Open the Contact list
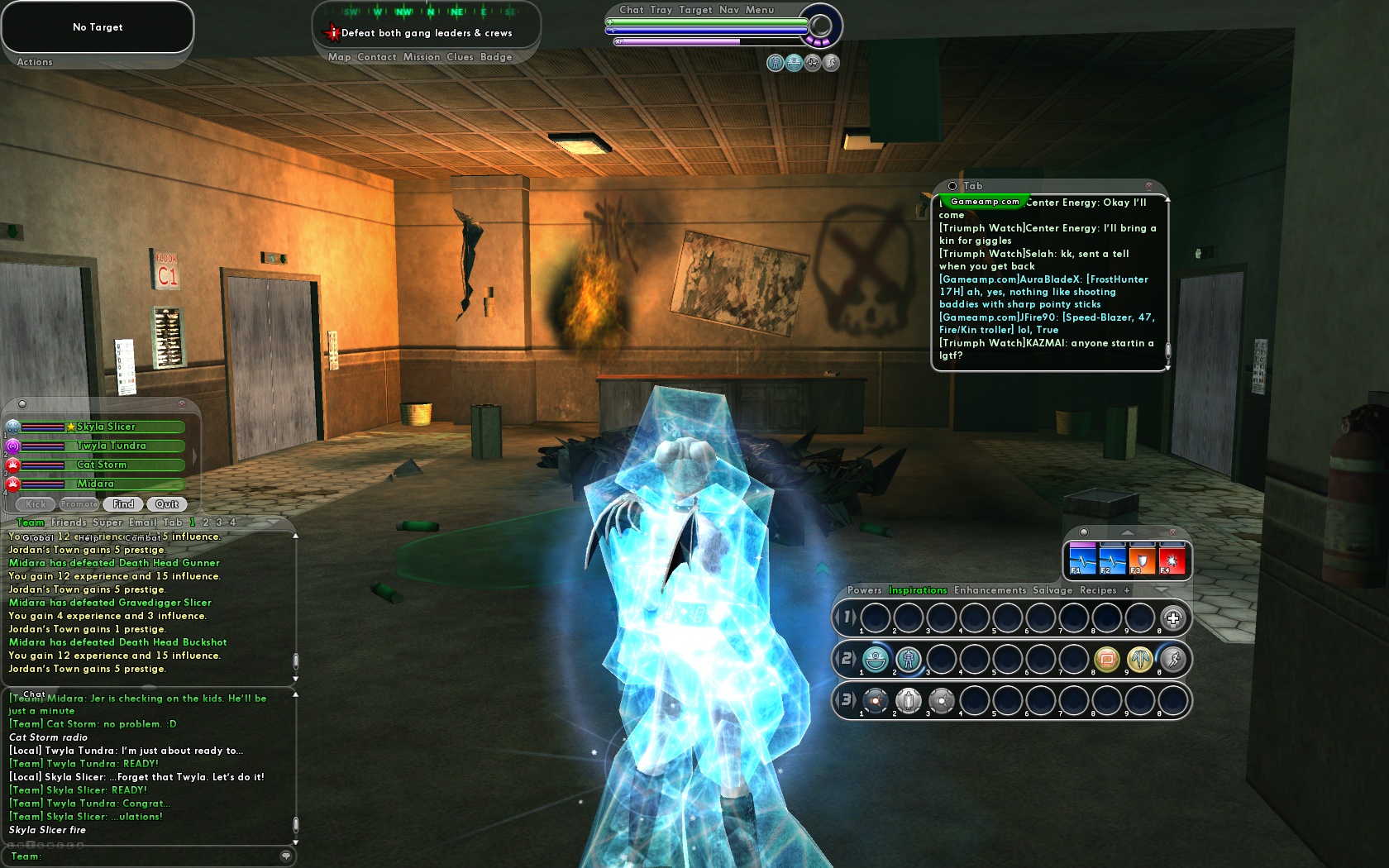 point(377,57)
